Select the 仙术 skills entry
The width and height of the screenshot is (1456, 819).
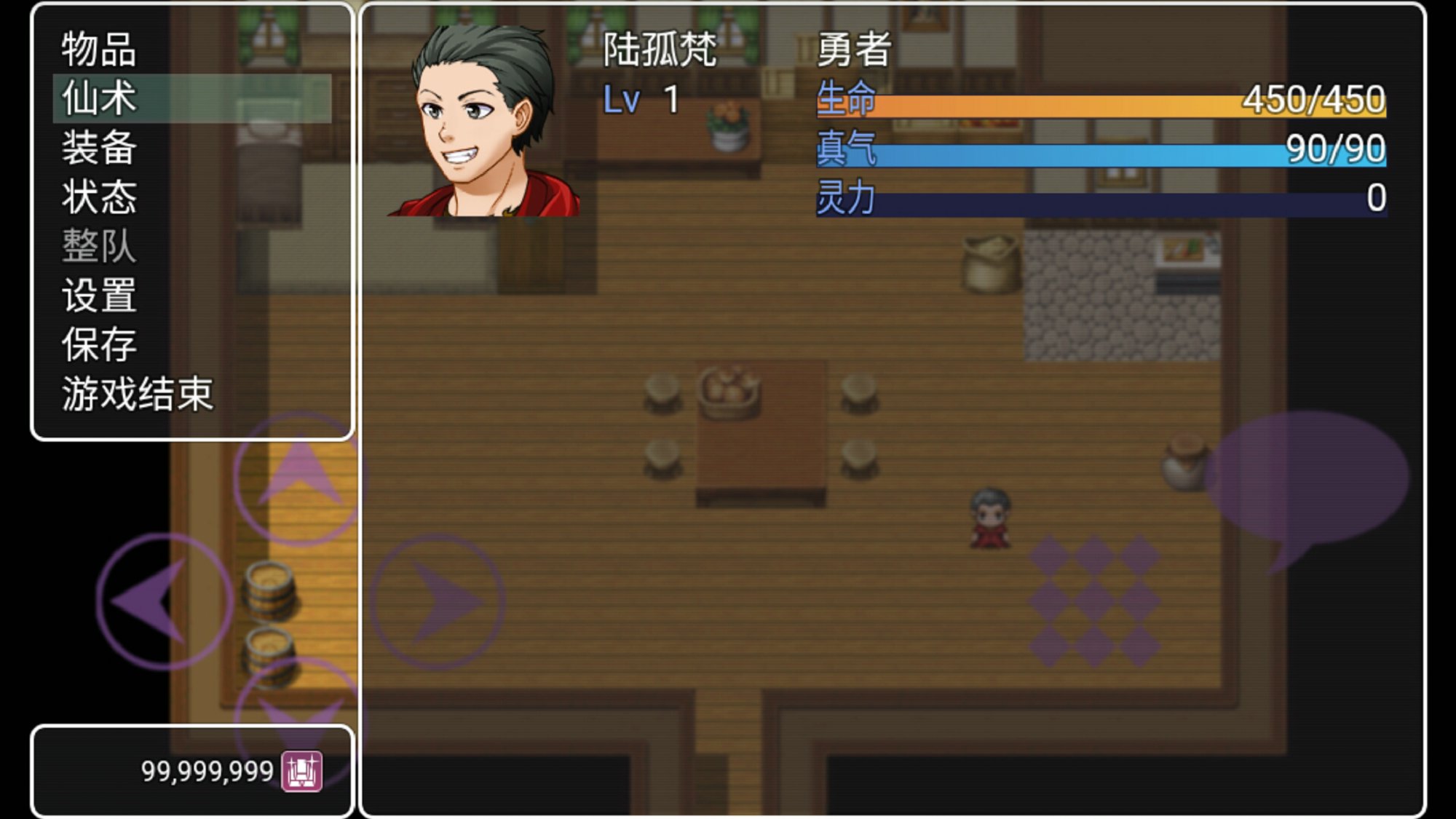(x=99, y=98)
